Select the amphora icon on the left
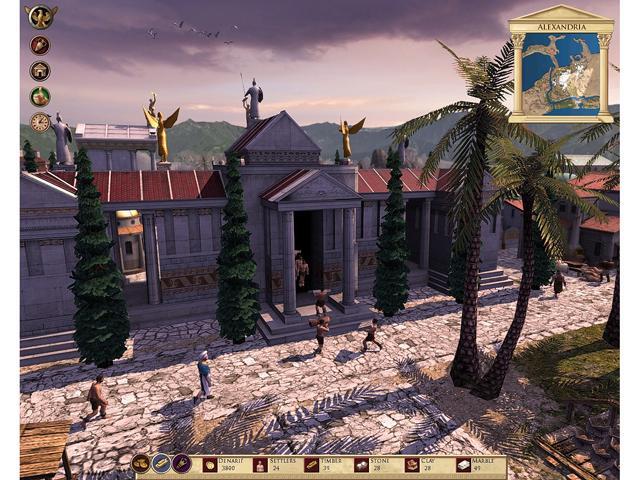640x480 pixels. point(40,45)
